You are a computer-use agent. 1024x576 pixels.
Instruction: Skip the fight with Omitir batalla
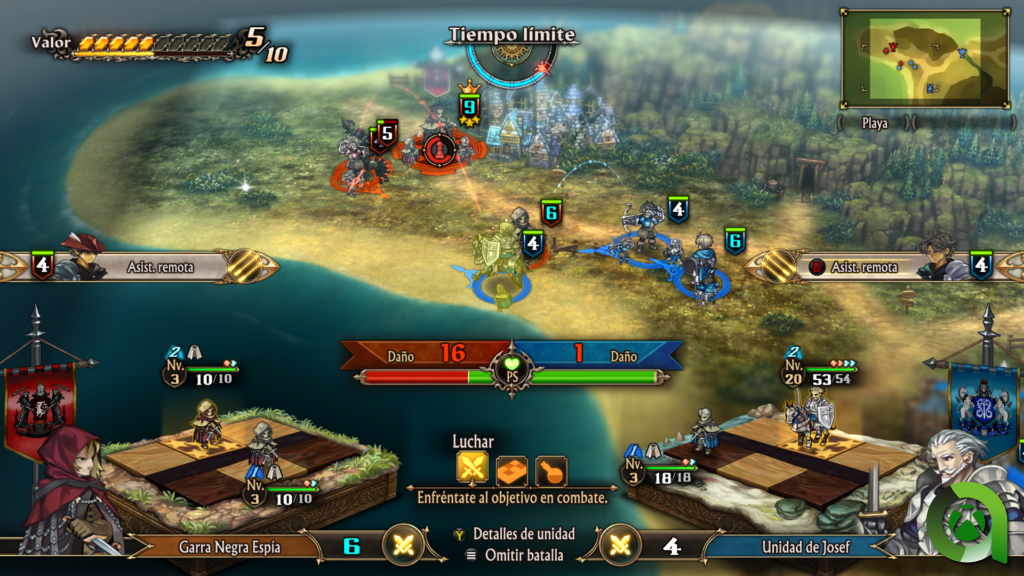point(514,555)
